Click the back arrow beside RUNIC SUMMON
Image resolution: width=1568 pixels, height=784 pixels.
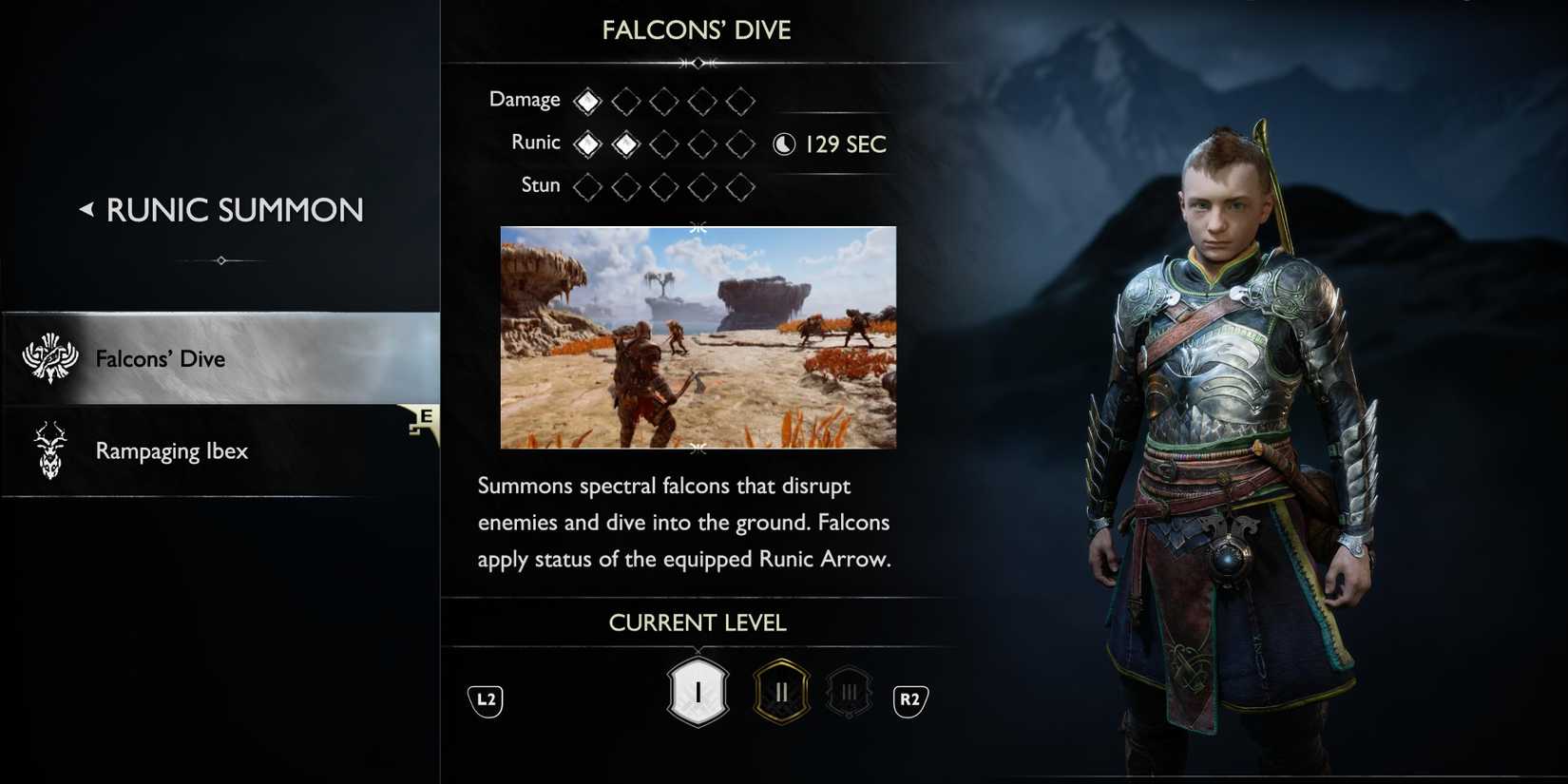[x=86, y=208]
